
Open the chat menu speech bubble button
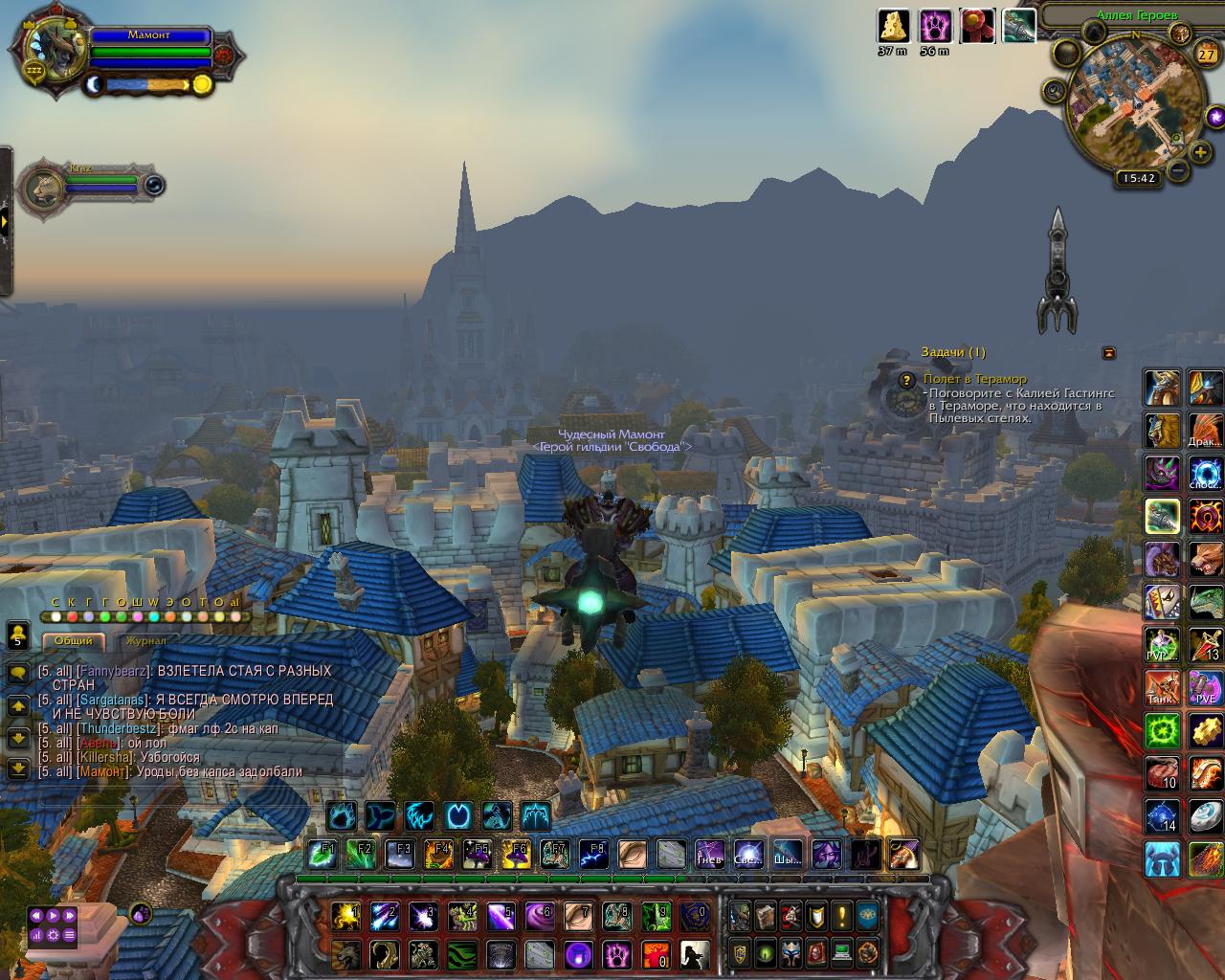point(17,674)
